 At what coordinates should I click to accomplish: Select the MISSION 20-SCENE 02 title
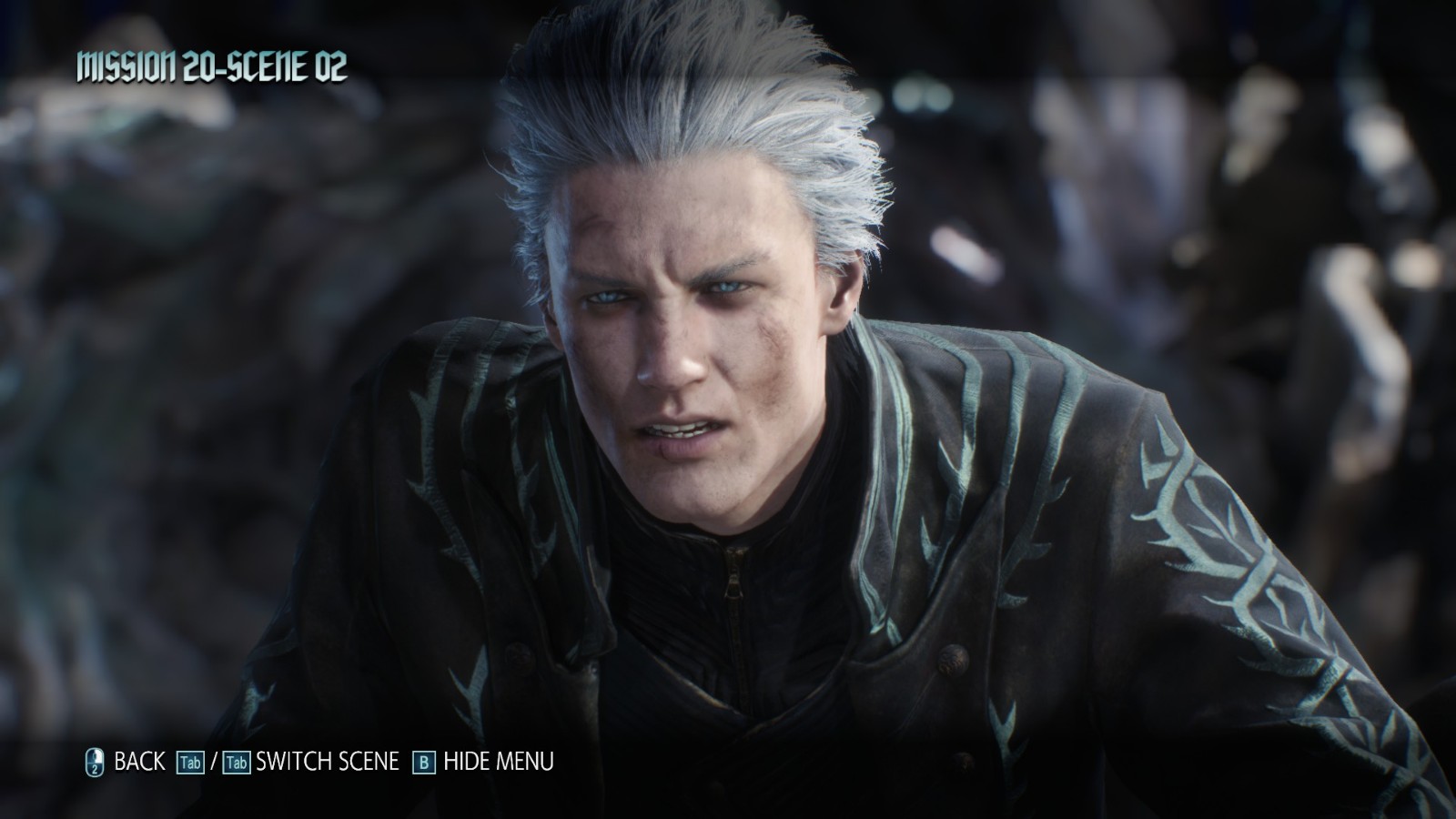(x=215, y=64)
